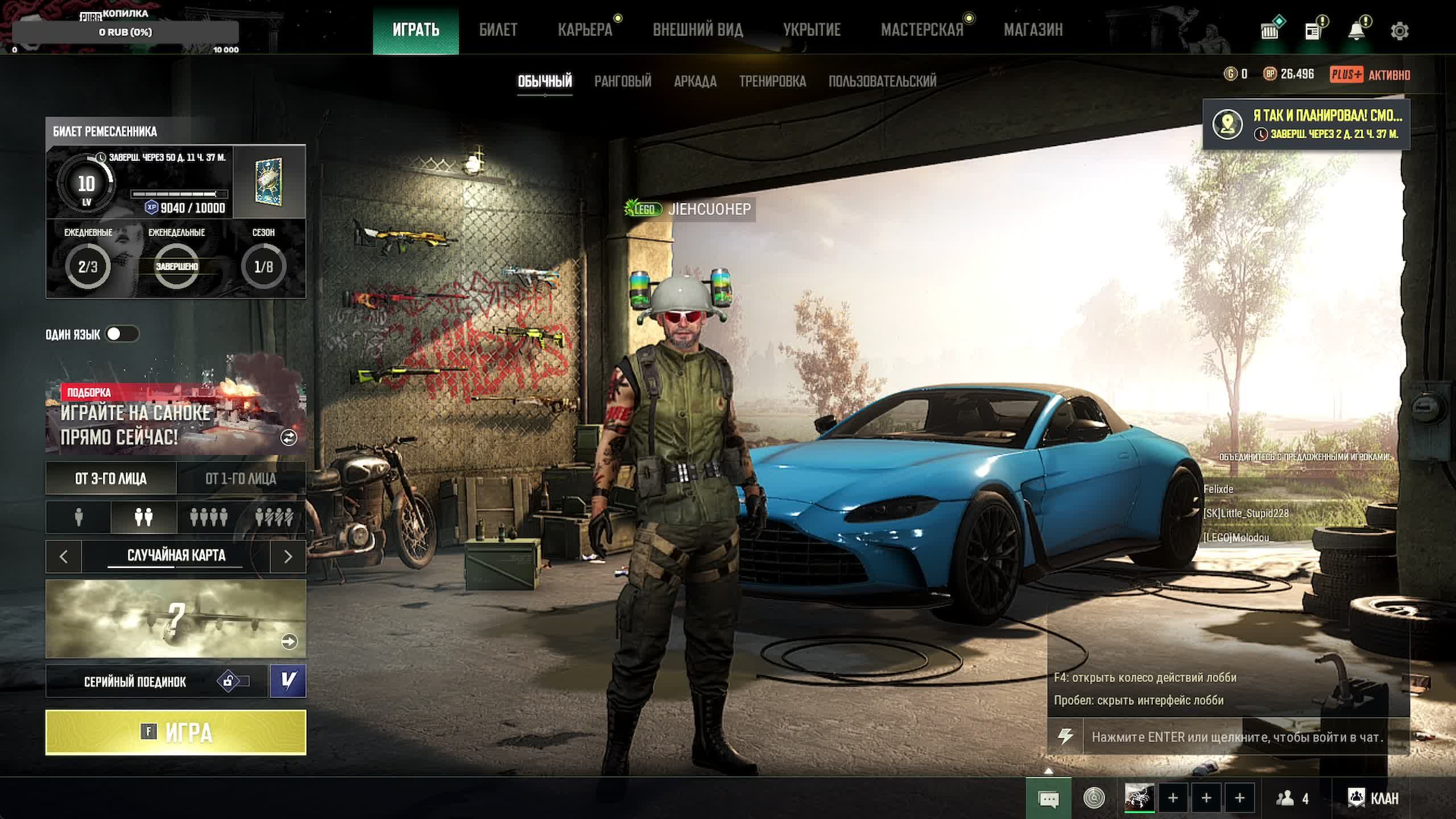This screenshot has height=819, width=1456.
Task: Open the settings gear icon
Action: [1399, 31]
